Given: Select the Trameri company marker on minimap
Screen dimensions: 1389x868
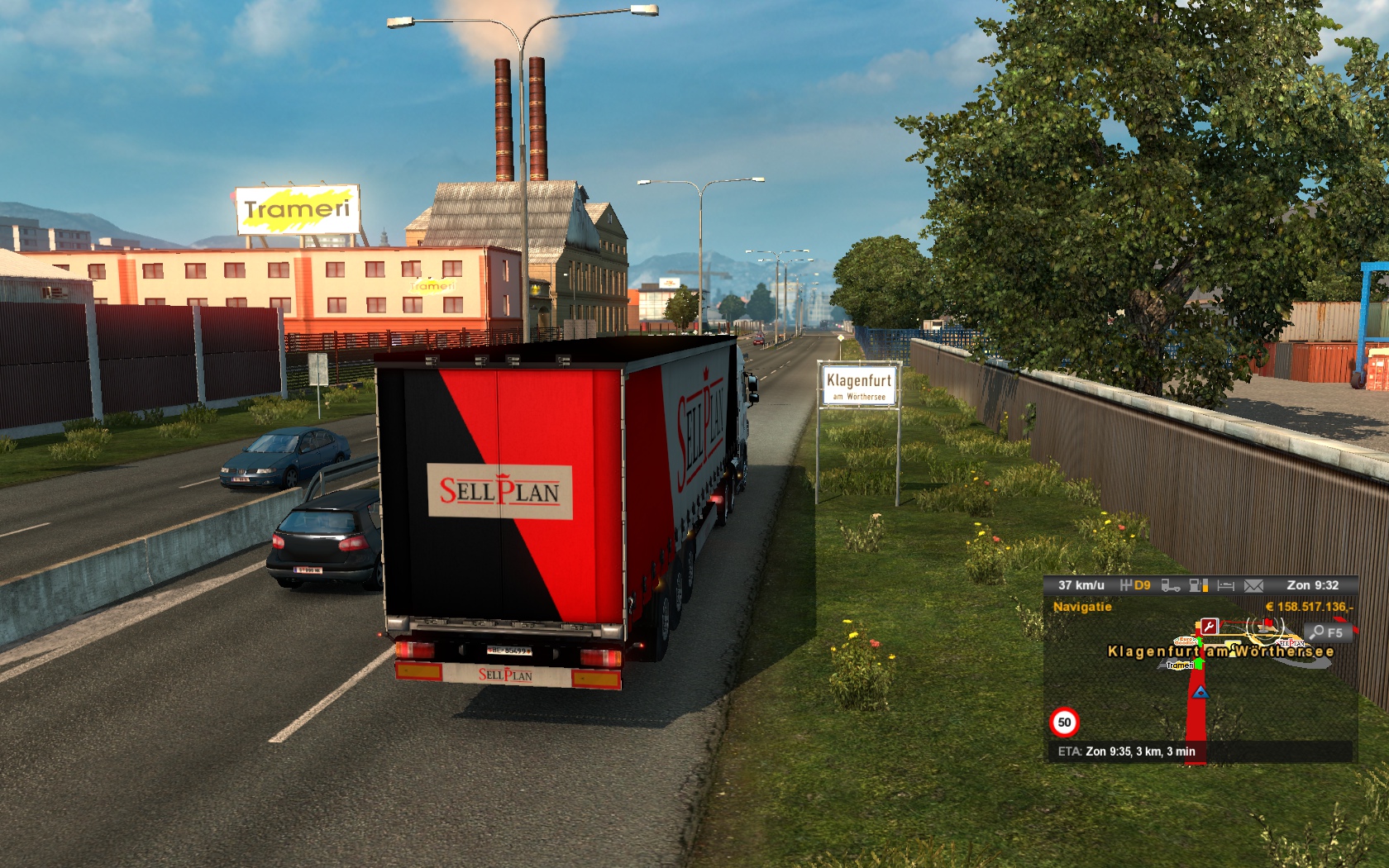Looking at the screenshot, I should pos(1180,665).
